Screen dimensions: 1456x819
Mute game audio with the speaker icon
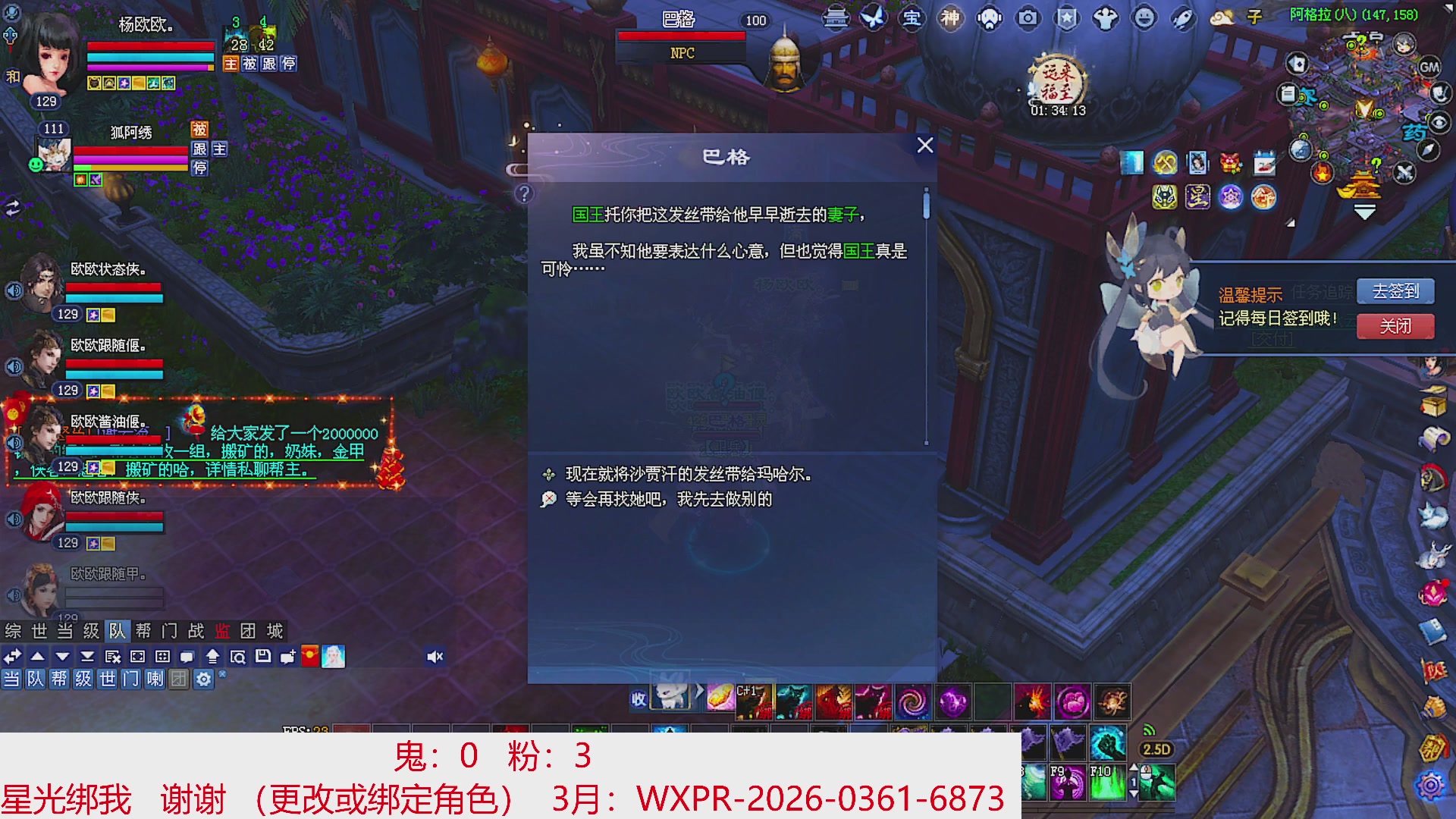coord(435,656)
